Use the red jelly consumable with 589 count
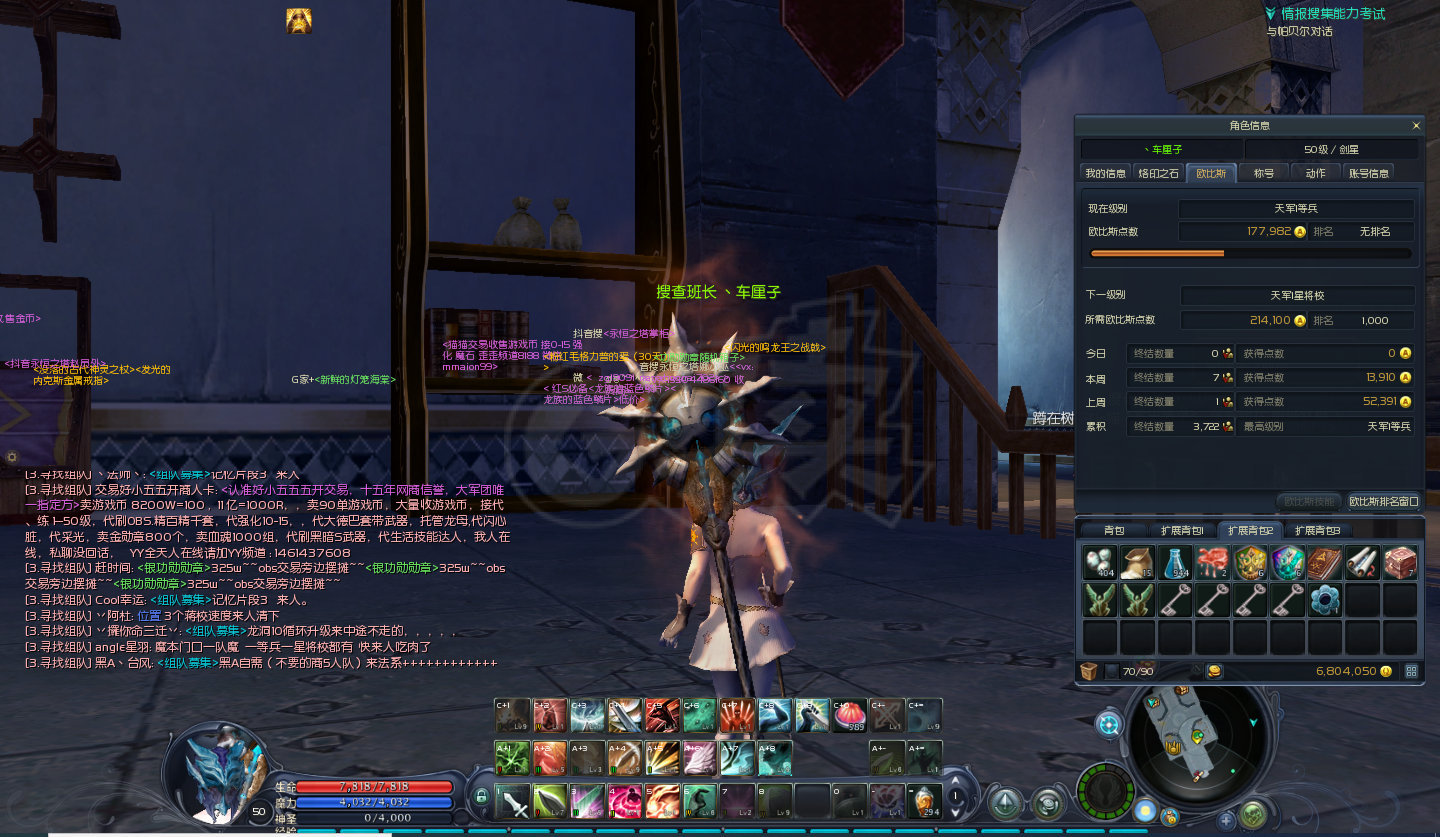Viewport: 1440px width, 837px height. click(x=849, y=715)
